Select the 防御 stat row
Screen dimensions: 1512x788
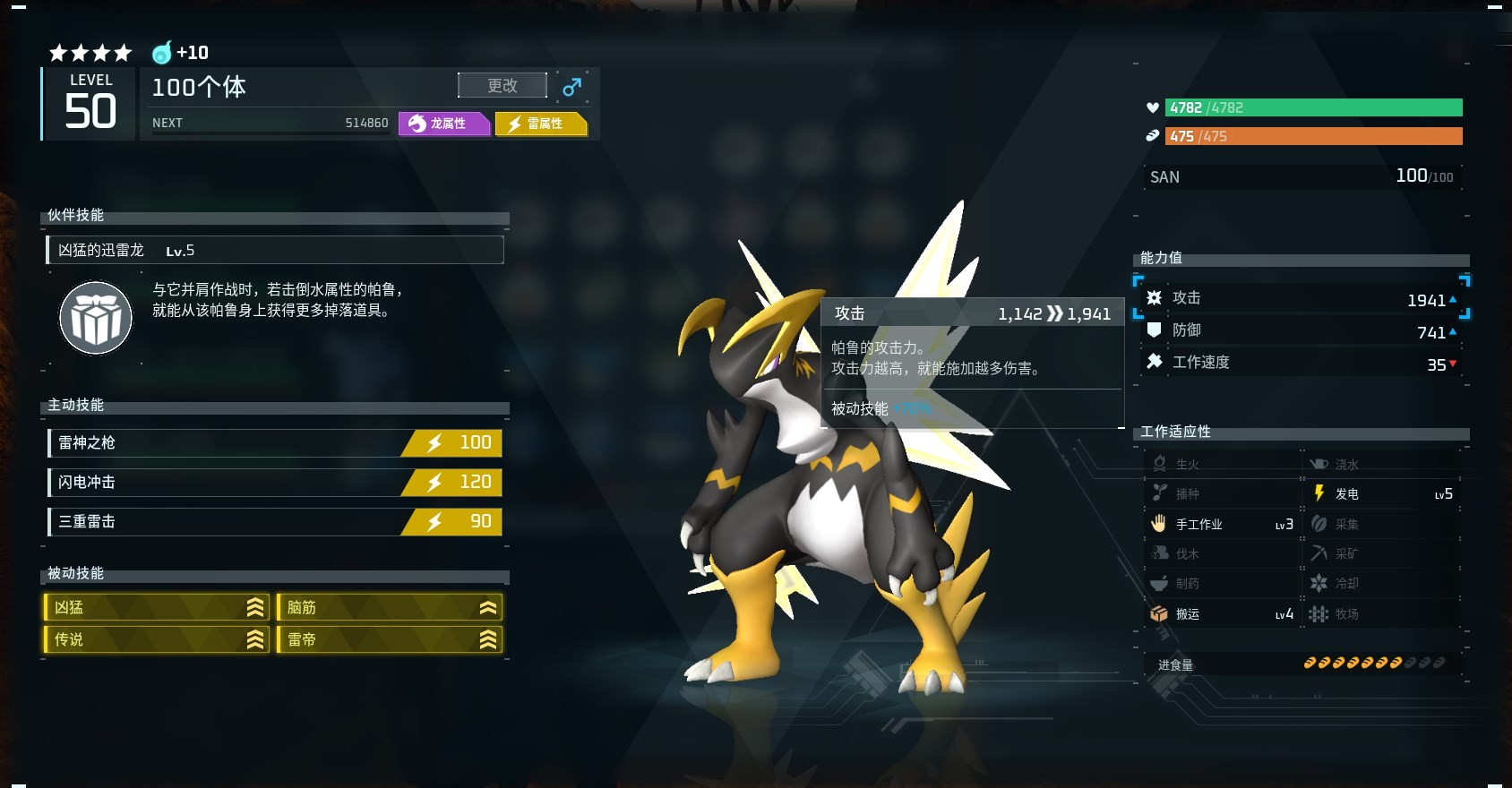[1302, 330]
